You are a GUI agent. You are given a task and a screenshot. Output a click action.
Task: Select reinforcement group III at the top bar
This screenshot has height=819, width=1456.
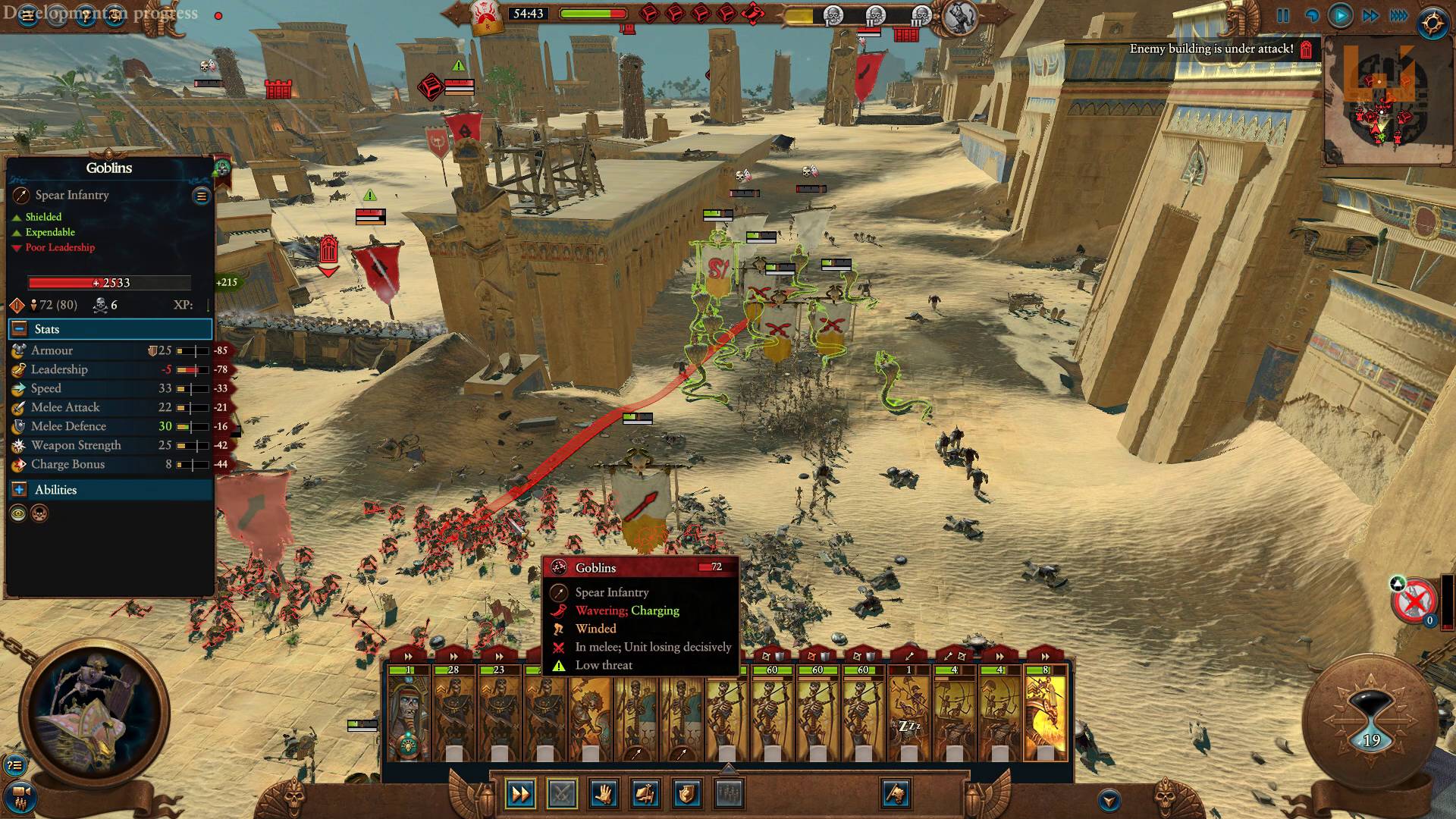click(920, 14)
